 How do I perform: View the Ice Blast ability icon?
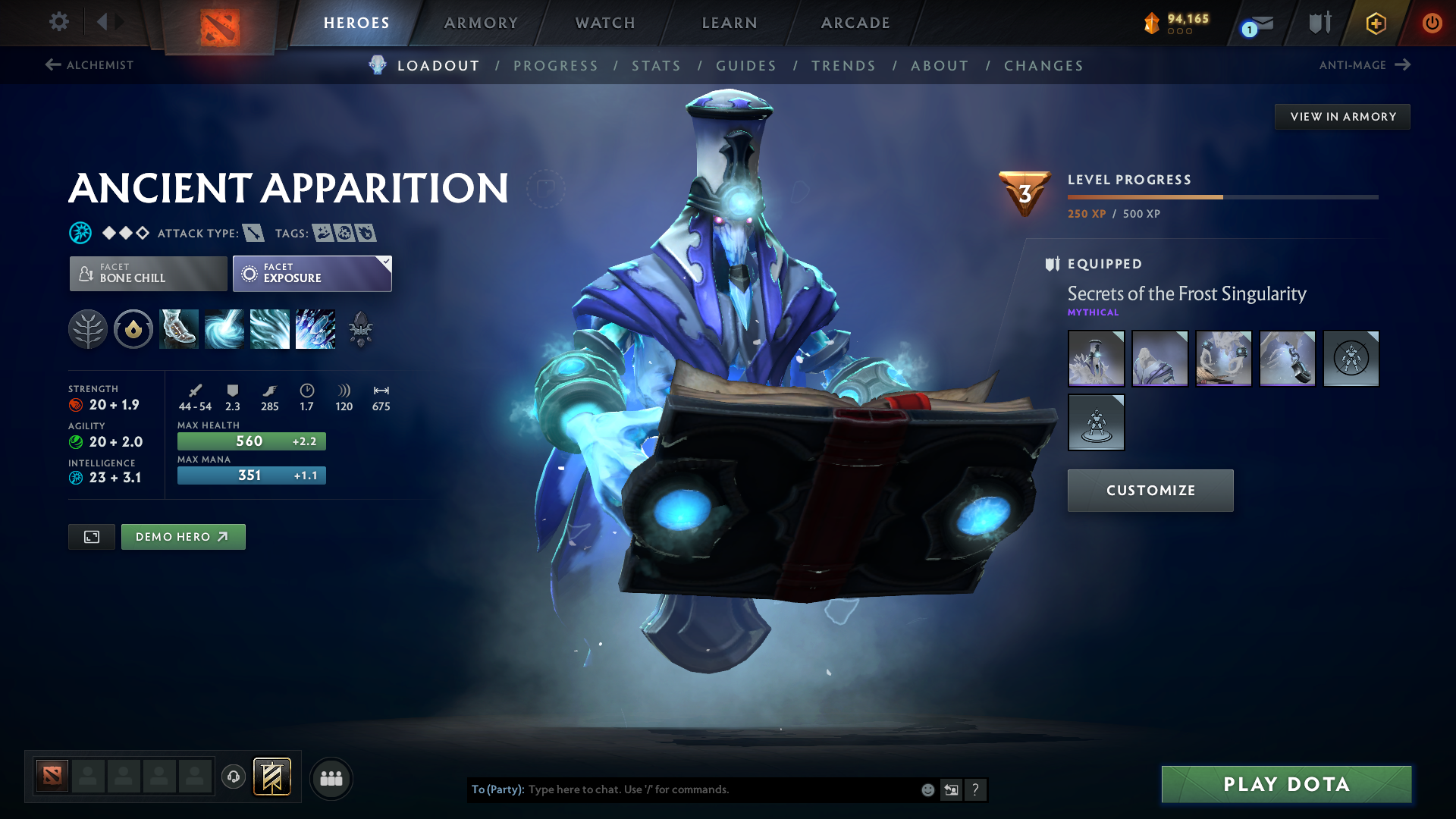click(x=315, y=329)
